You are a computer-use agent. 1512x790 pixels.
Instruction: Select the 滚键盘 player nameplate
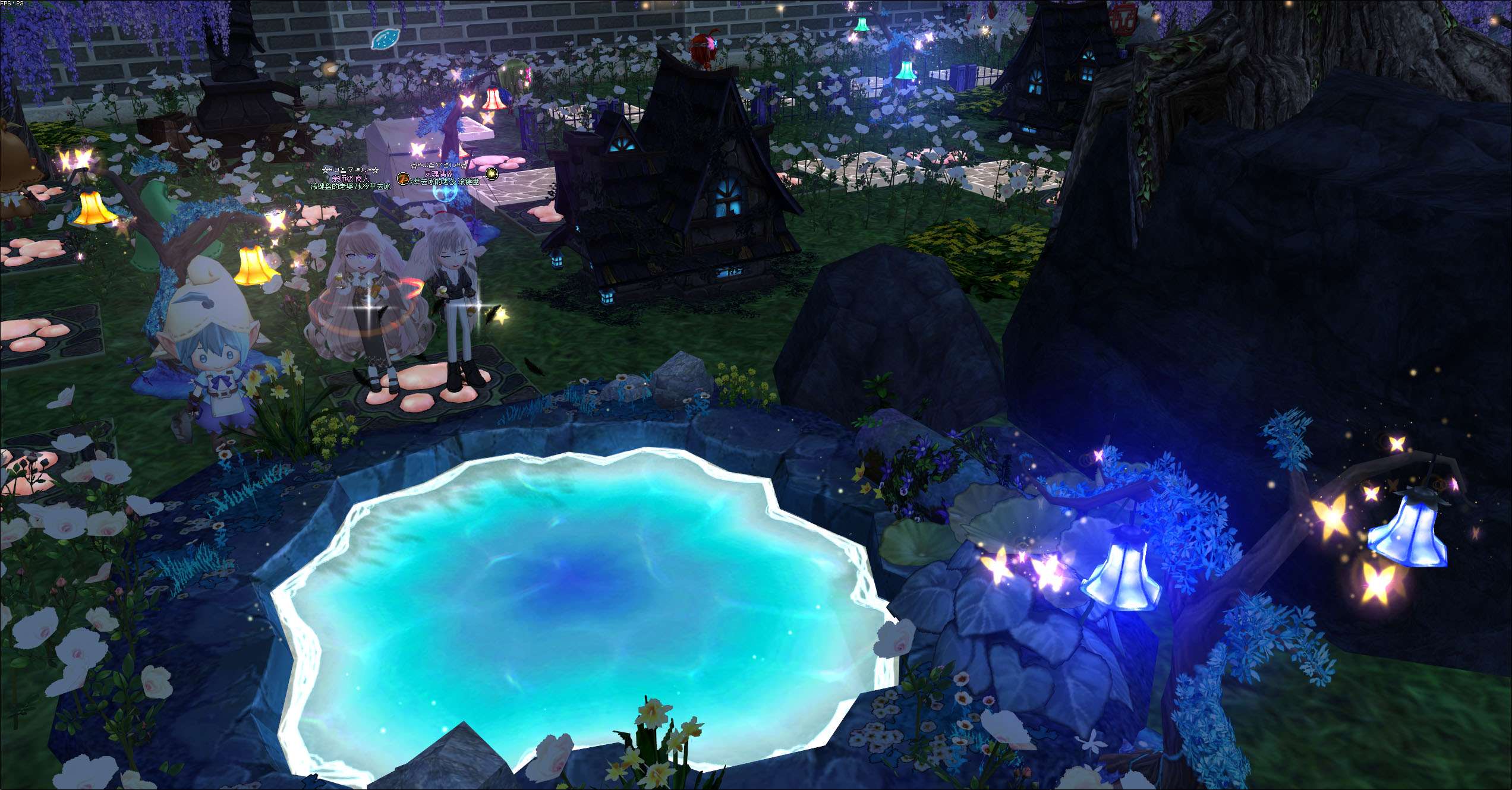point(446,181)
